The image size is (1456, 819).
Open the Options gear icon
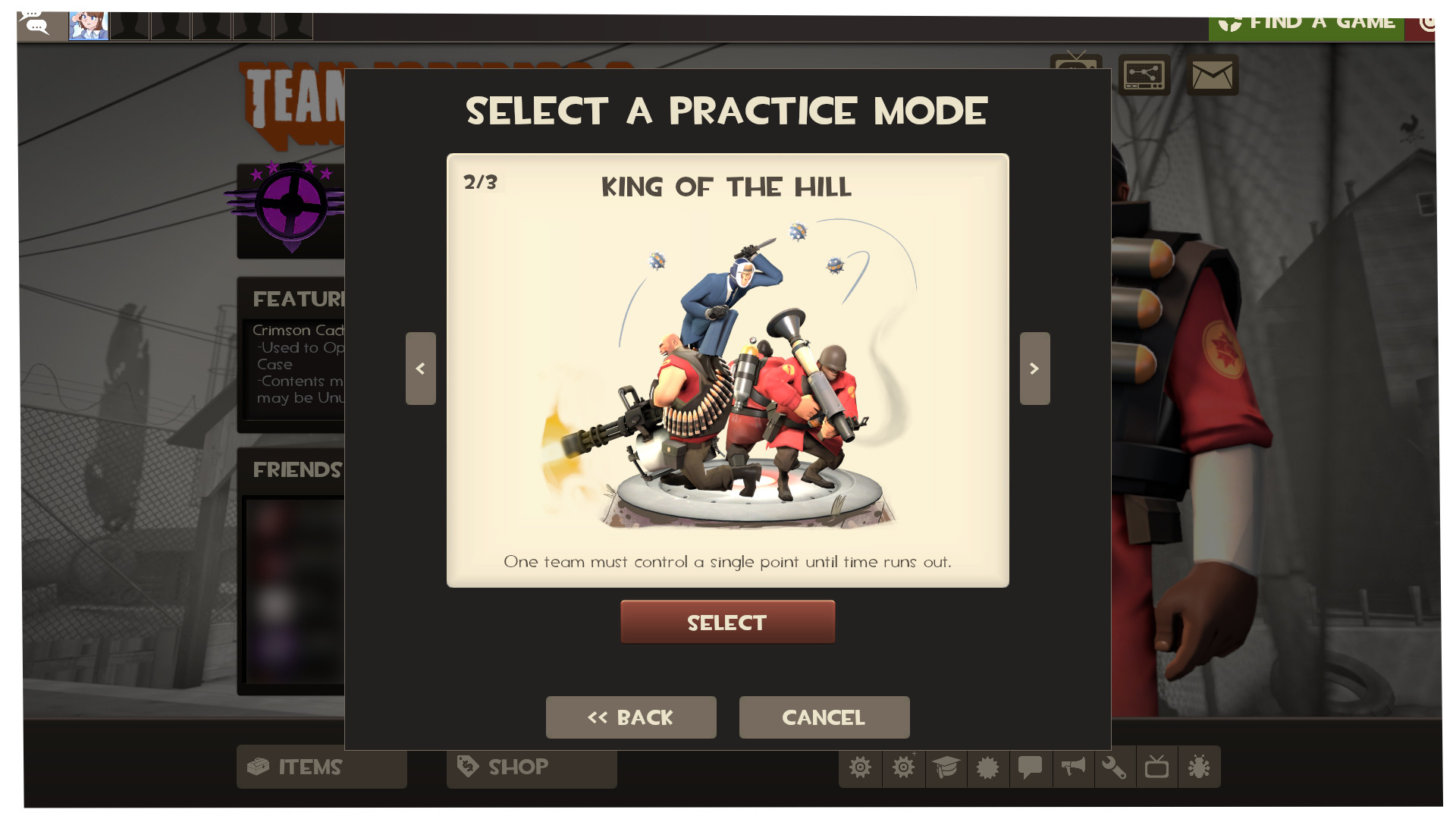[861, 767]
